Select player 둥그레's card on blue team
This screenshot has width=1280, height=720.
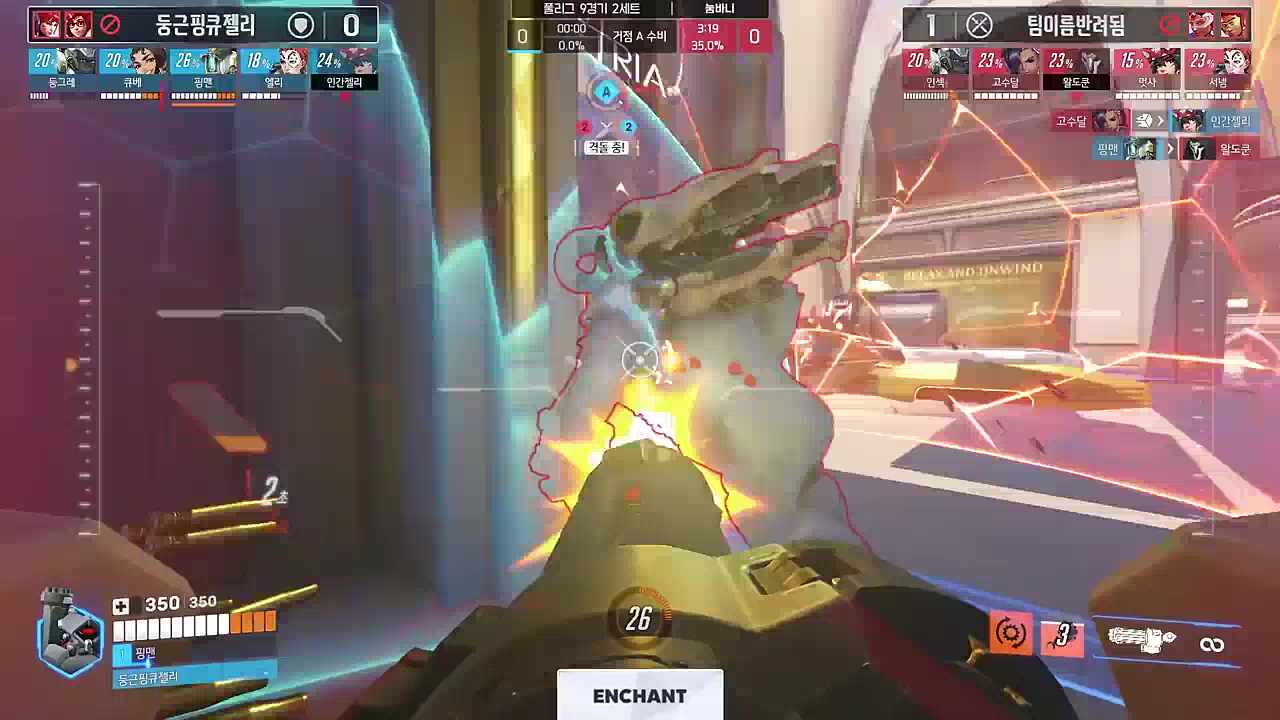pos(62,69)
